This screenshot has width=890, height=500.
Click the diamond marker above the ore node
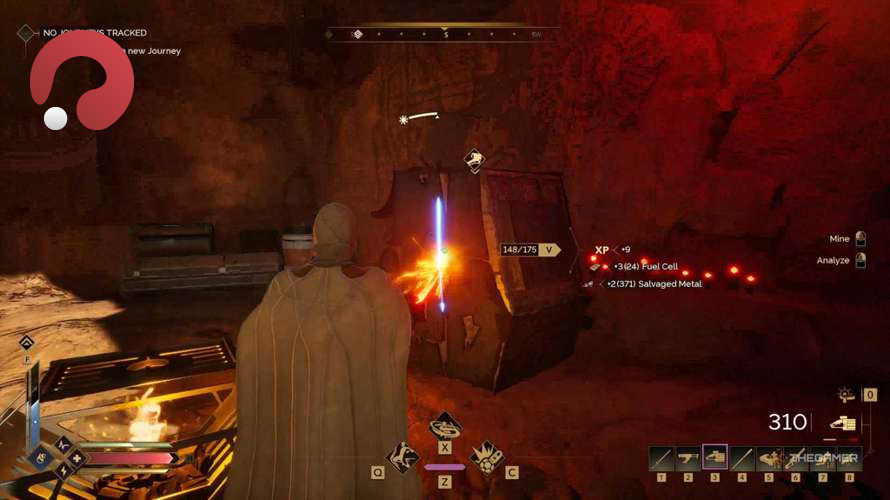coord(474,160)
